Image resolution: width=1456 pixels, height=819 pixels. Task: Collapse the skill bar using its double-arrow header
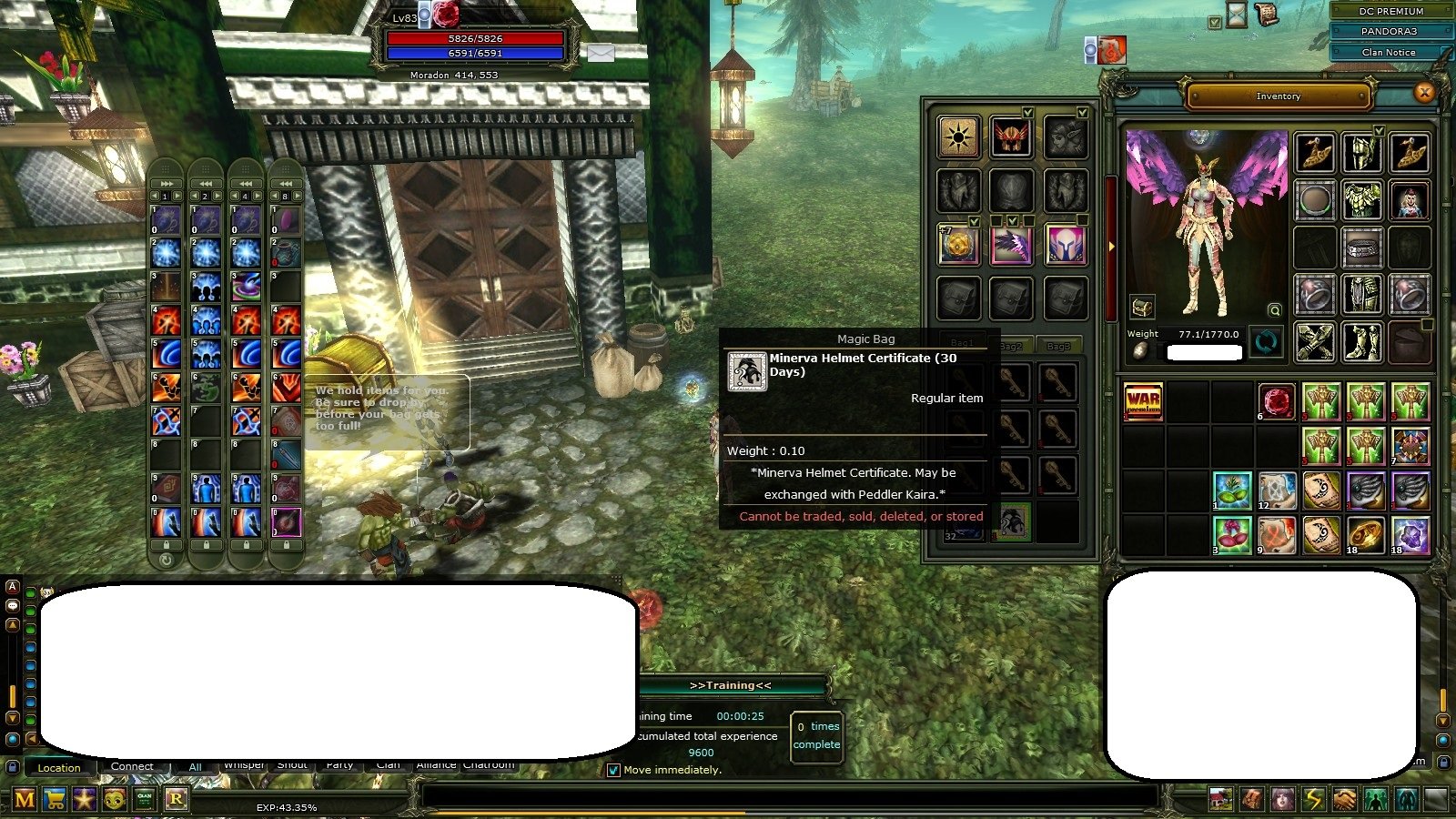point(205,183)
